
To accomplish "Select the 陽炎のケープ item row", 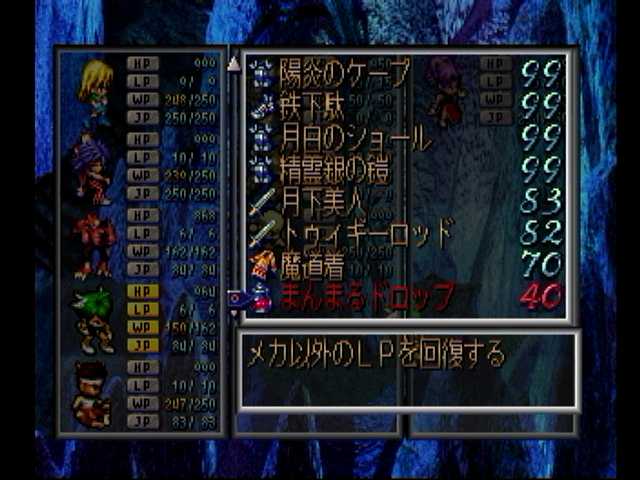I will click(344, 72).
